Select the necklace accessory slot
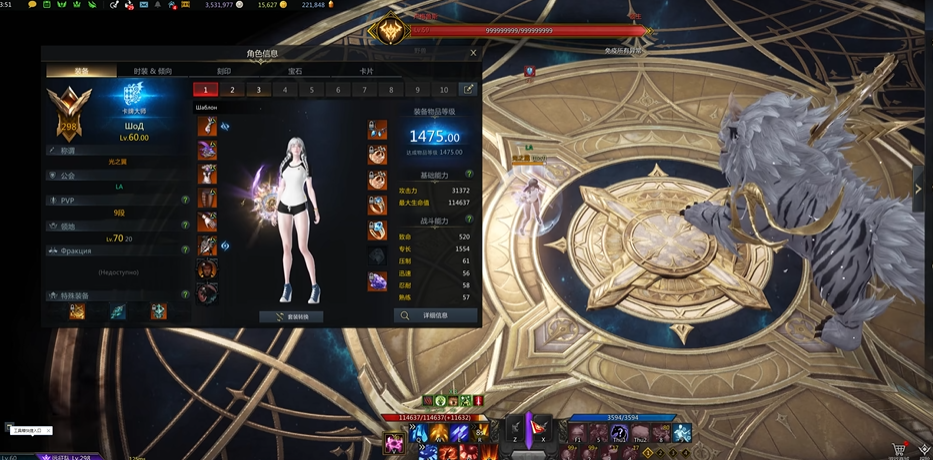 pyautogui.click(x=377, y=130)
